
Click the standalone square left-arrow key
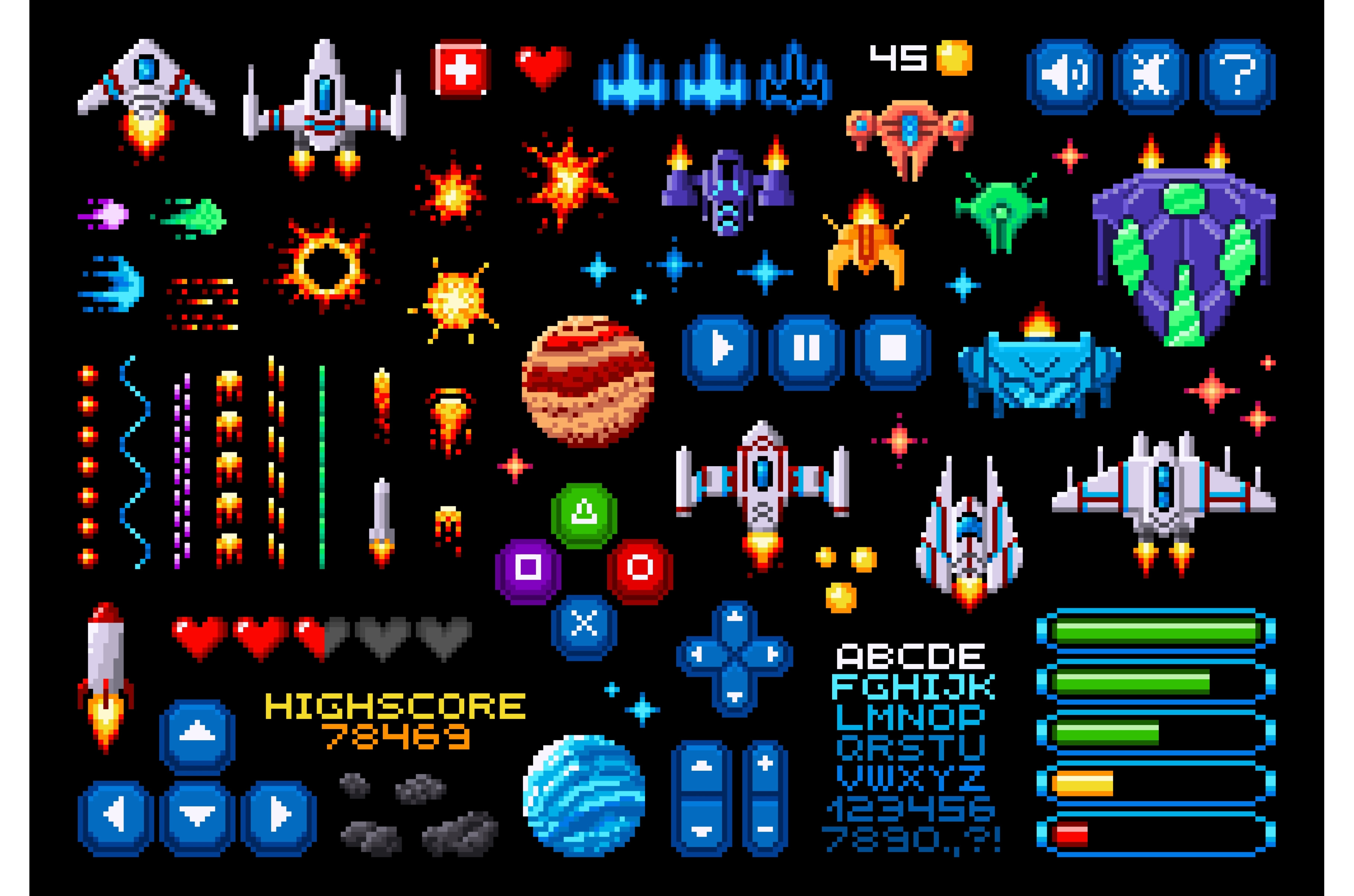pos(115,815)
